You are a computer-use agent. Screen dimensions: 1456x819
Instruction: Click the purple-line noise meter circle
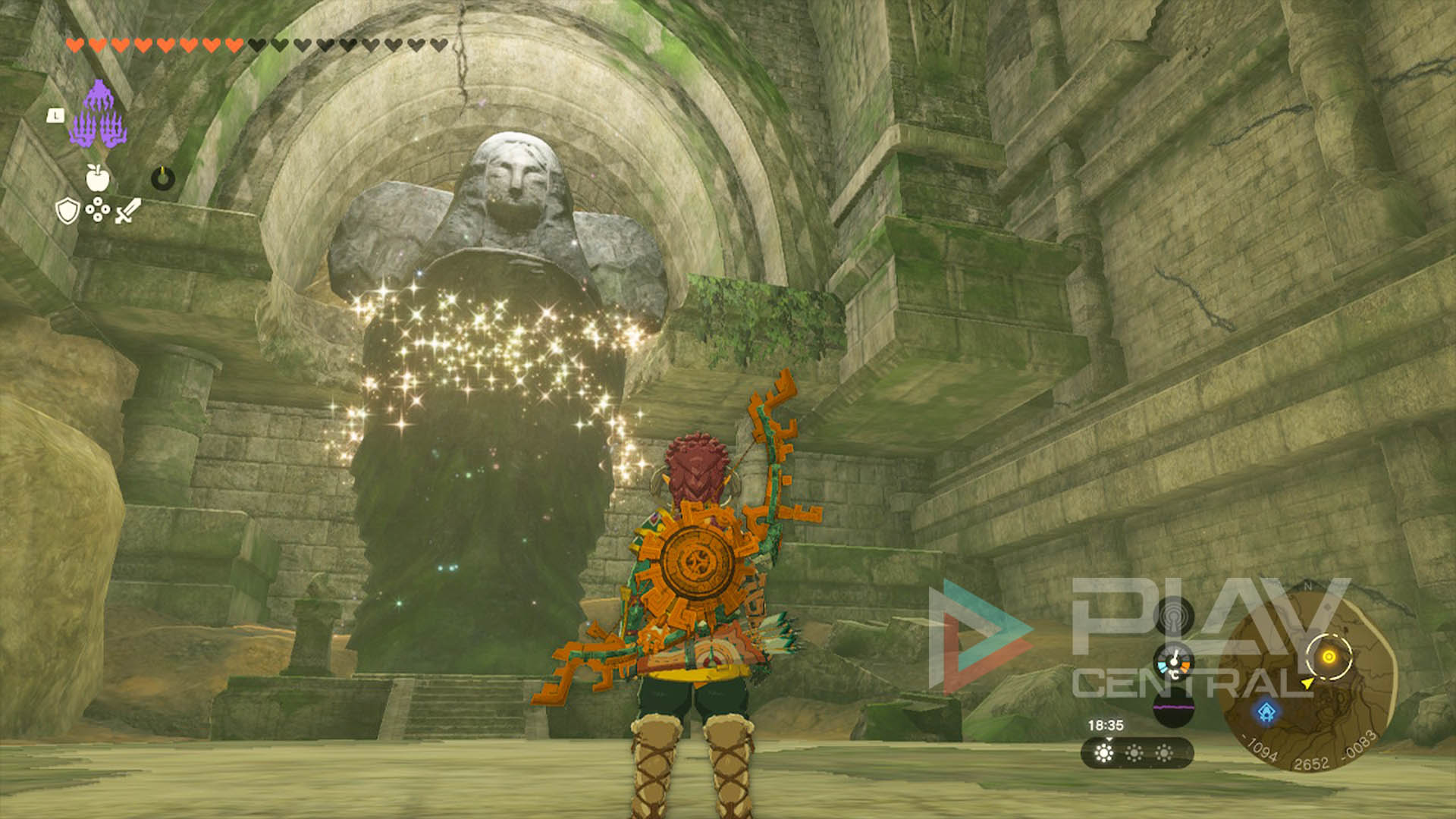tap(1173, 709)
